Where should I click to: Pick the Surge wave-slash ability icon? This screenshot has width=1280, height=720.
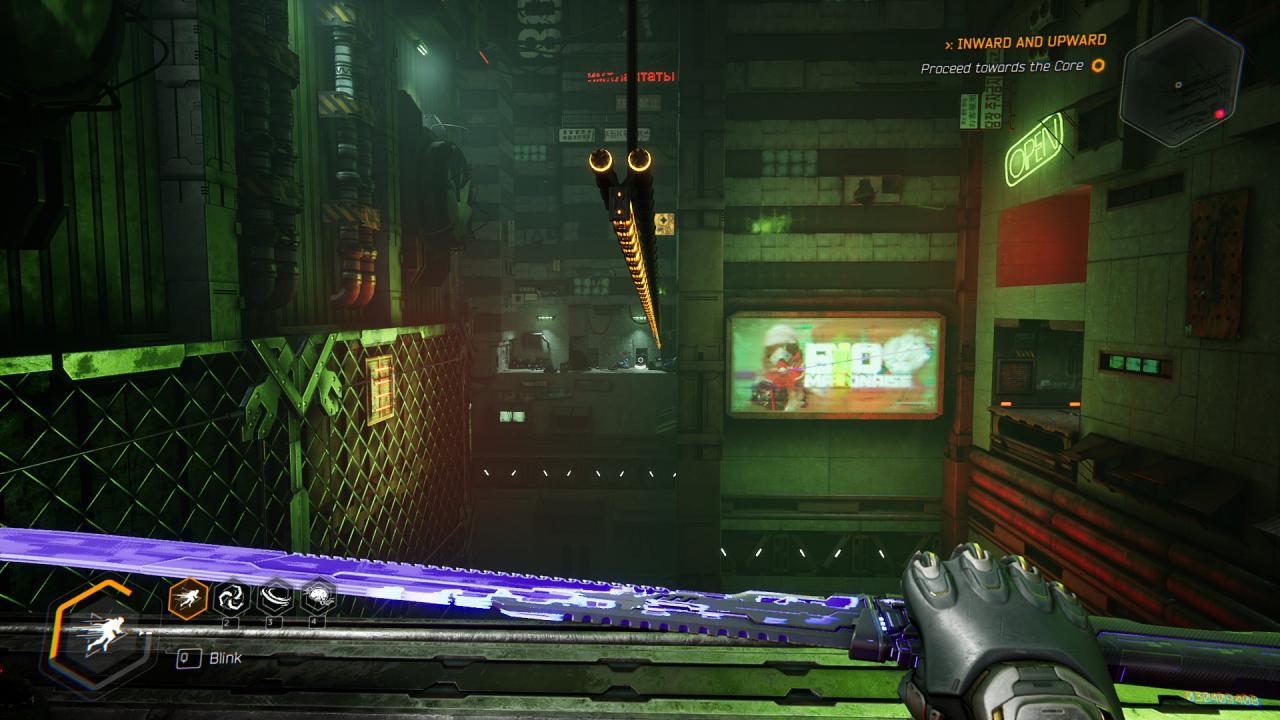pyautogui.click(x=275, y=599)
